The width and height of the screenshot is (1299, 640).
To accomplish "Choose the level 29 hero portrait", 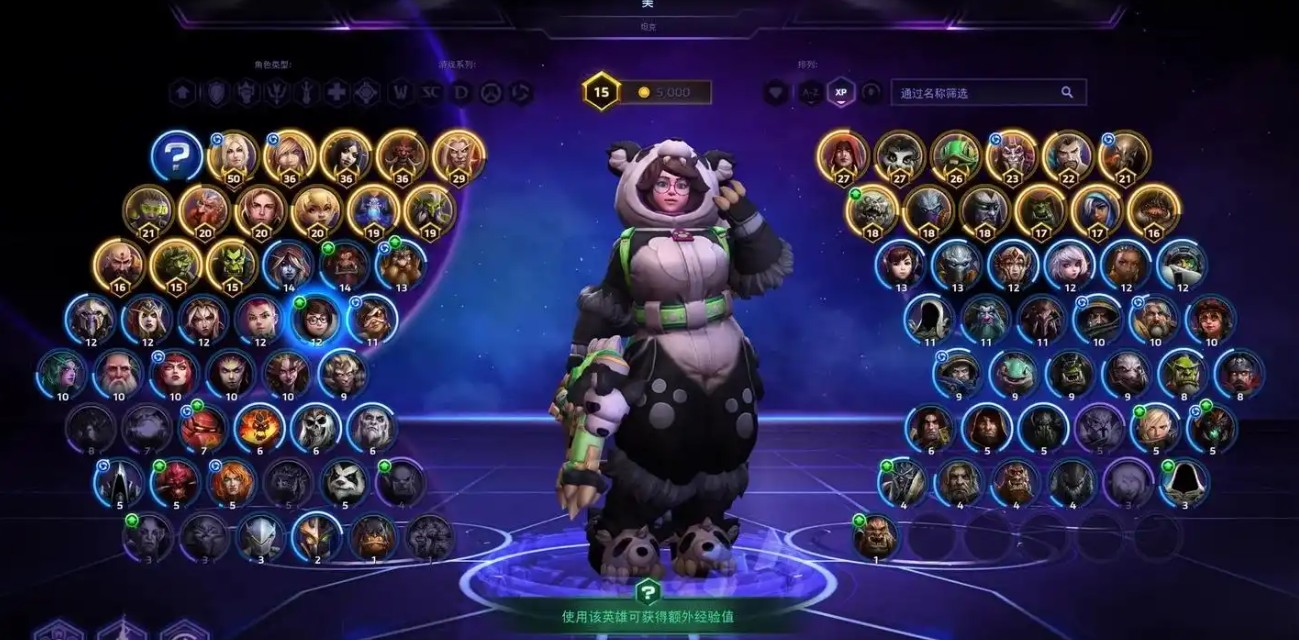I will [459, 155].
